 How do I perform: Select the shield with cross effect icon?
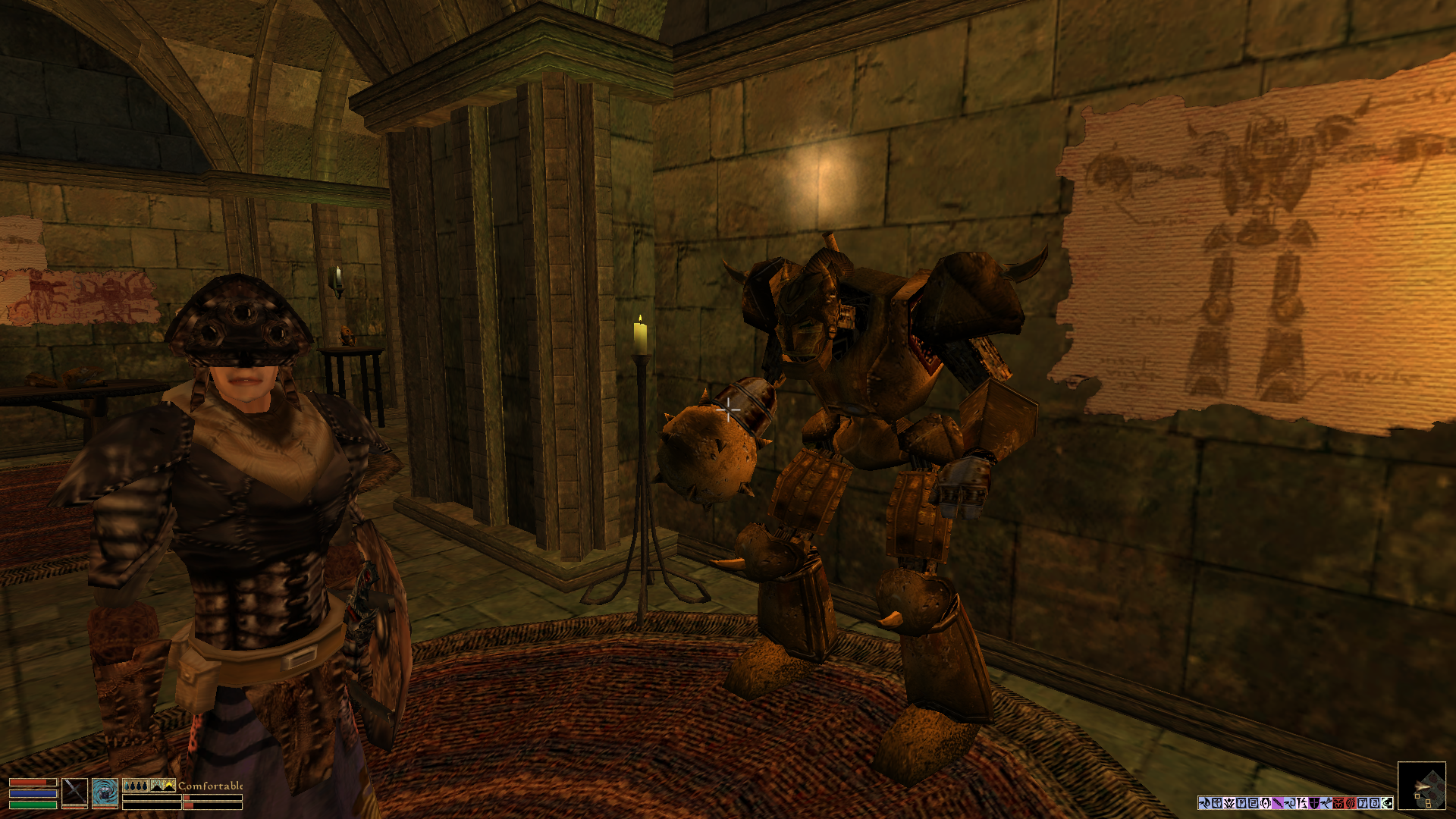tap(1314, 803)
